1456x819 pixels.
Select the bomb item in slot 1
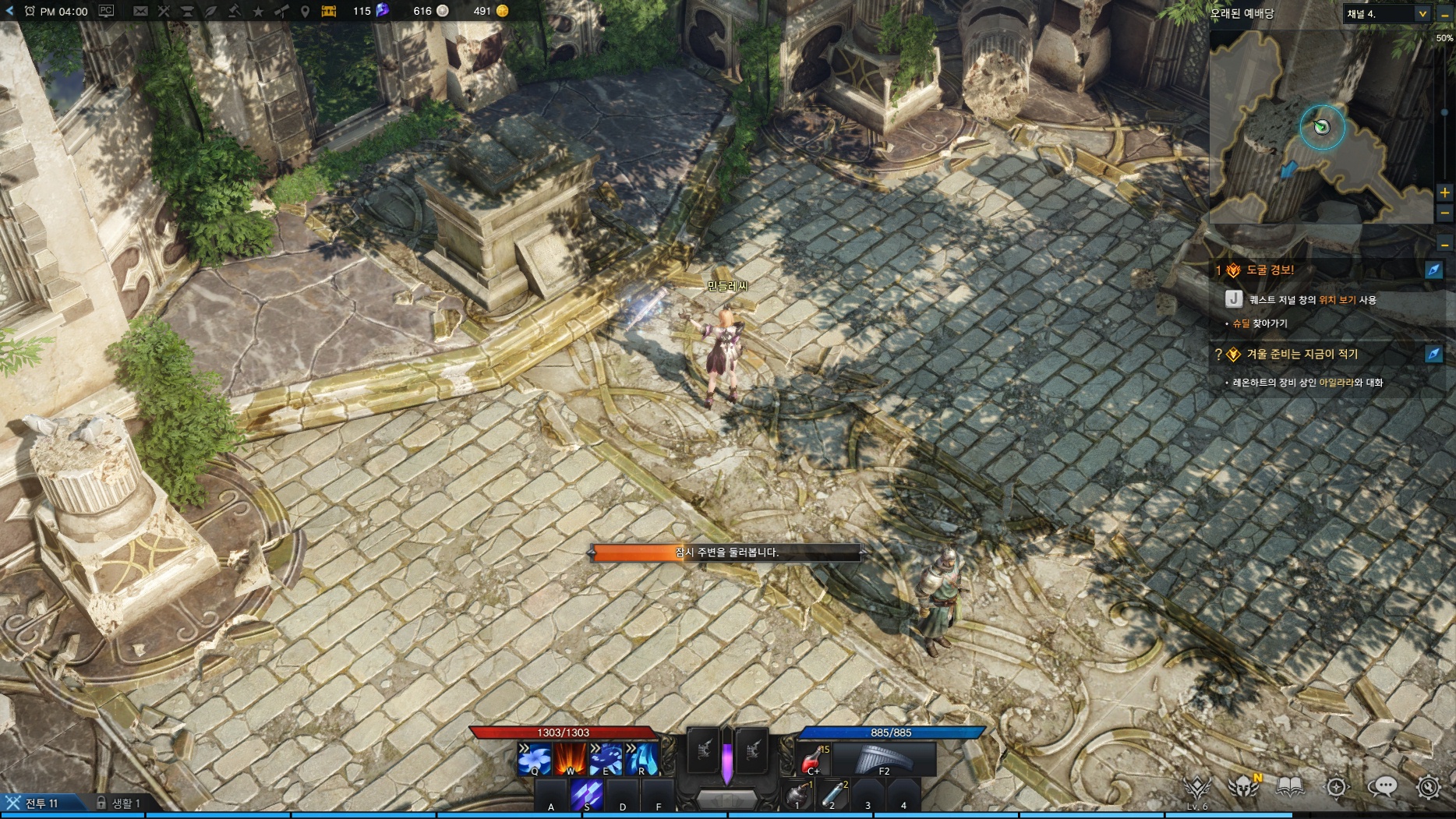(797, 795)
